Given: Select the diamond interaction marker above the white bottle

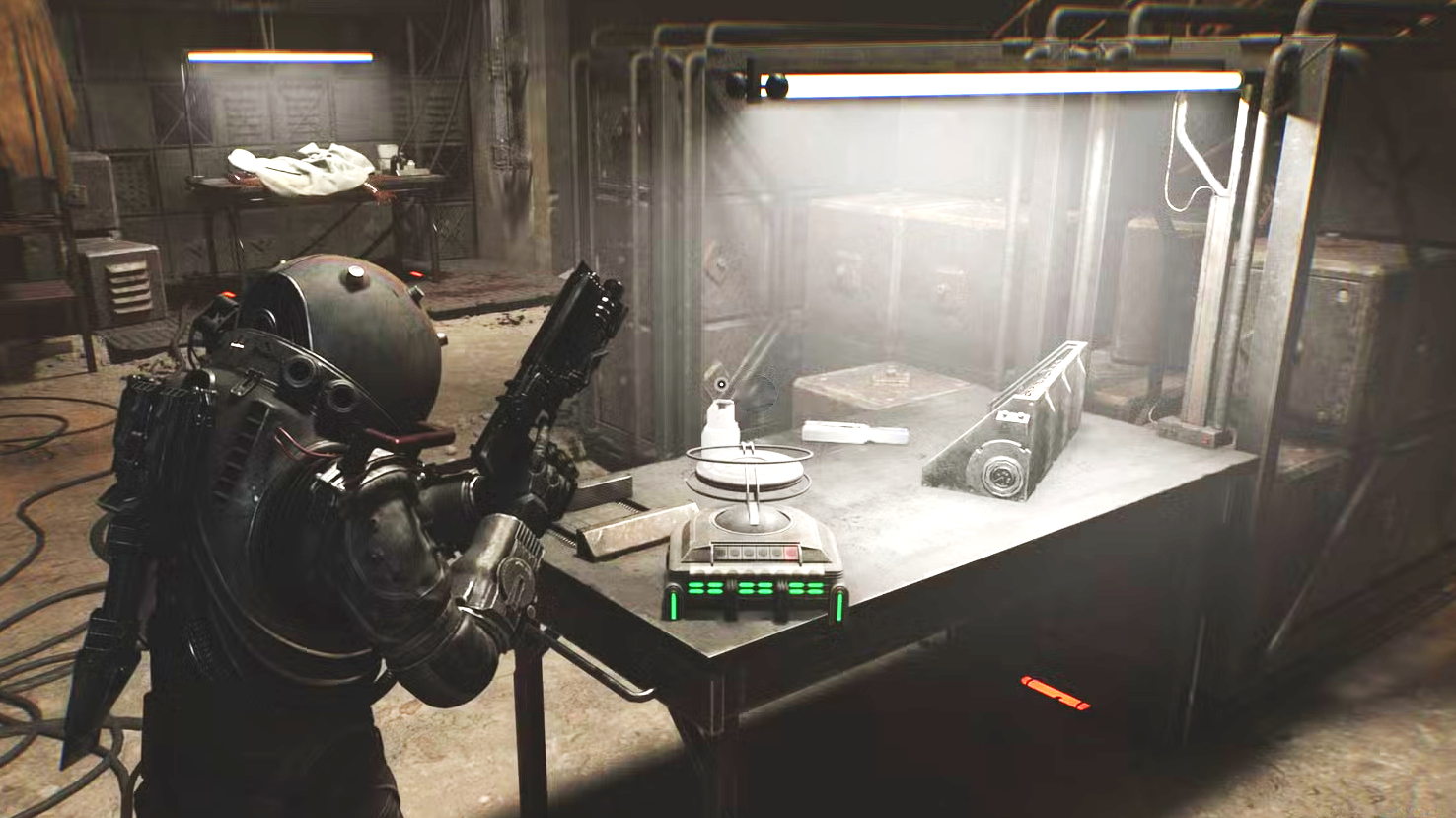Looking at the screenshot, I should pos(721,384).
